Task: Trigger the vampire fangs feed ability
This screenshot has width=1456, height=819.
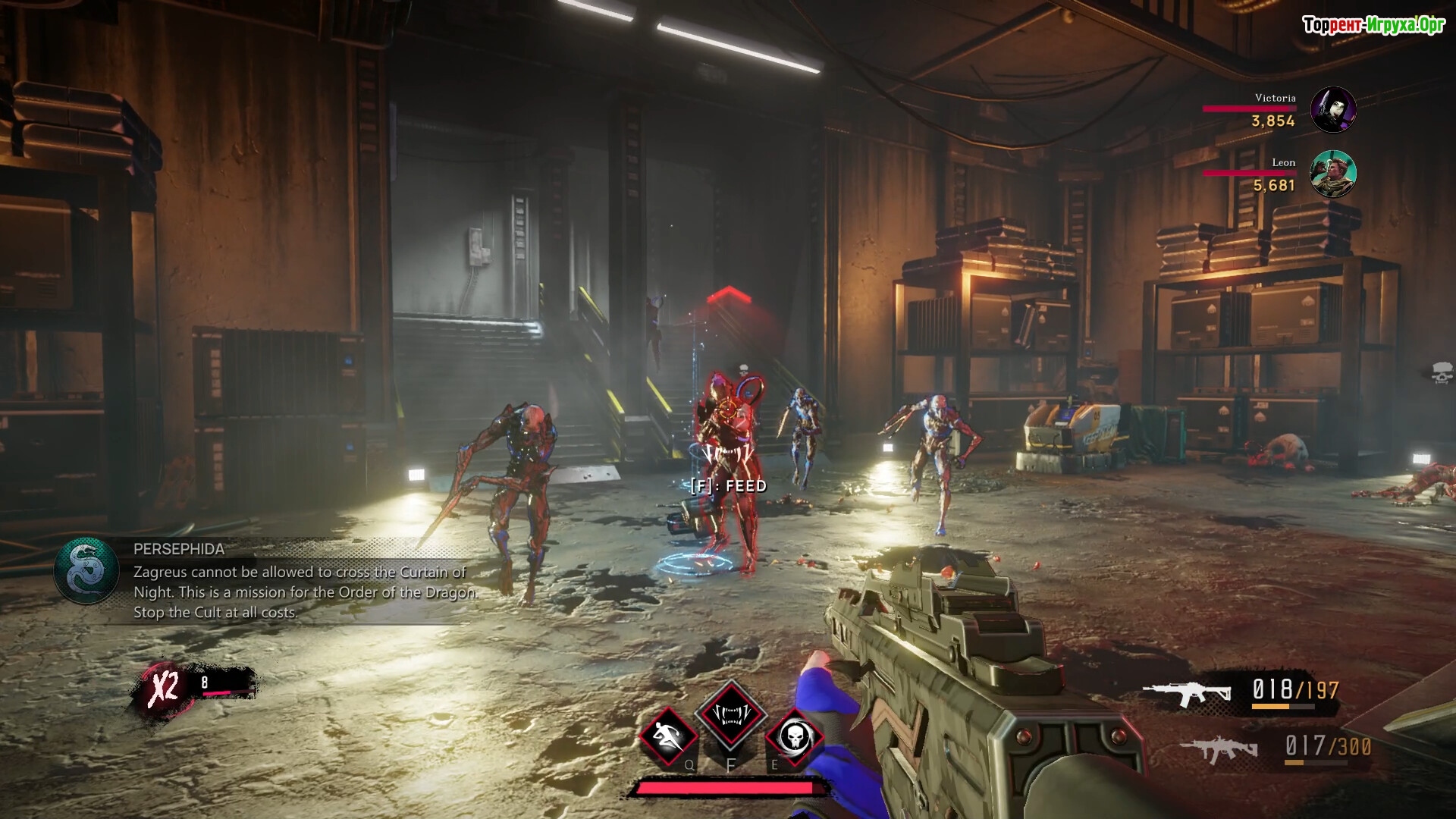Action: (x=731, y=714)
